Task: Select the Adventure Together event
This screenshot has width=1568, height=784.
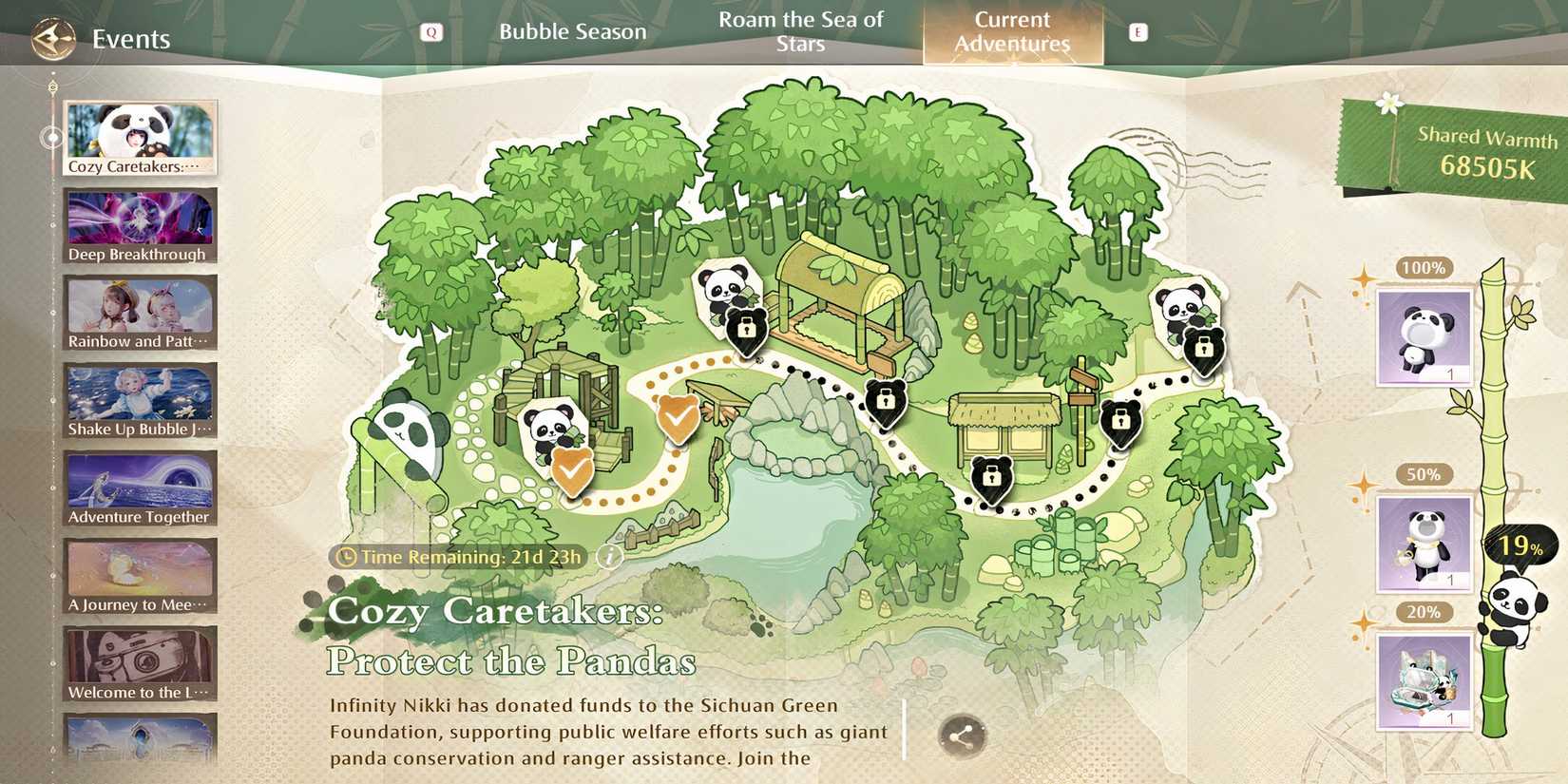Action: (x=139, y=487)
